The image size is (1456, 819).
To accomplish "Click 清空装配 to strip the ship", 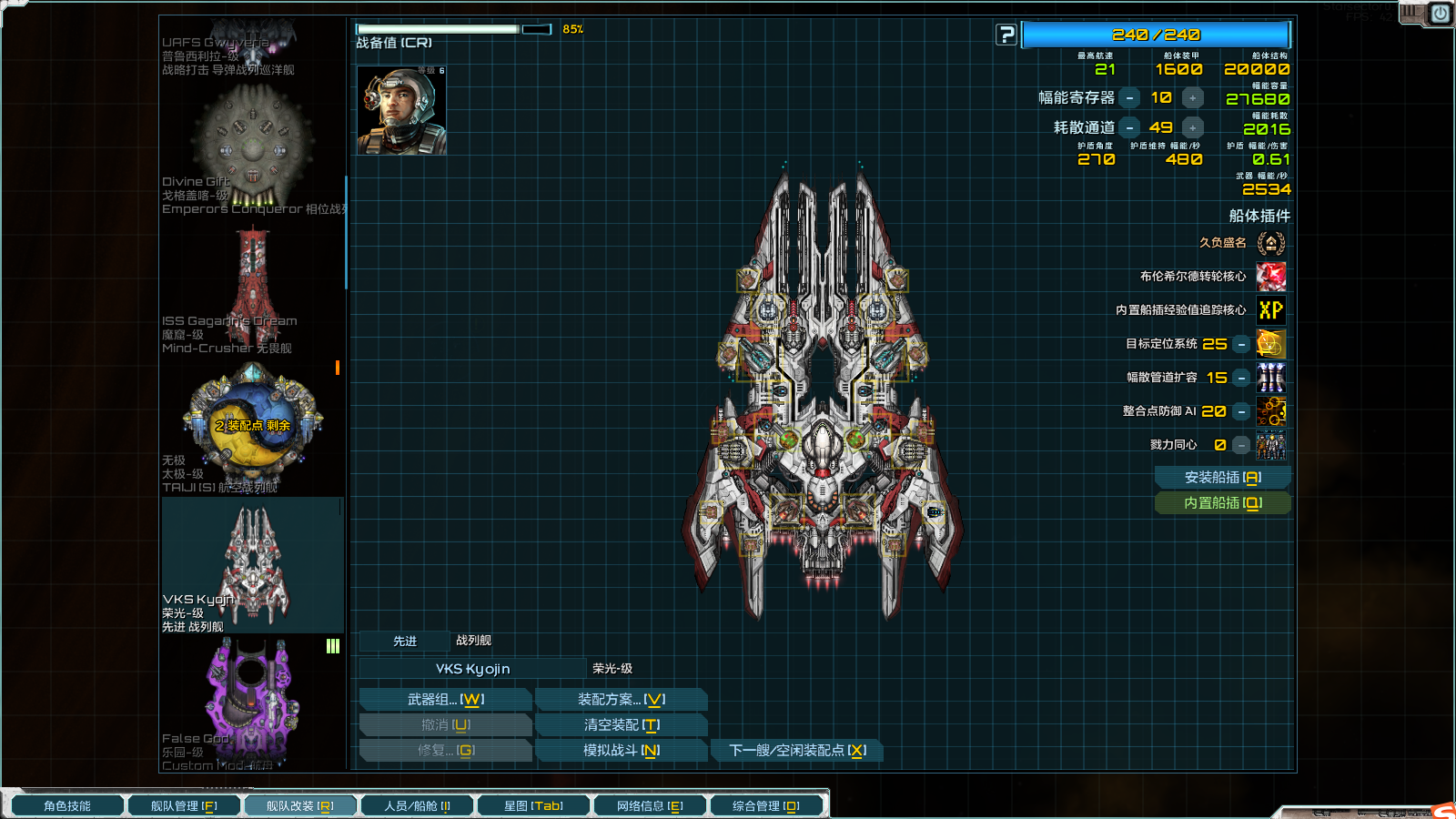I will click(621, 725).
